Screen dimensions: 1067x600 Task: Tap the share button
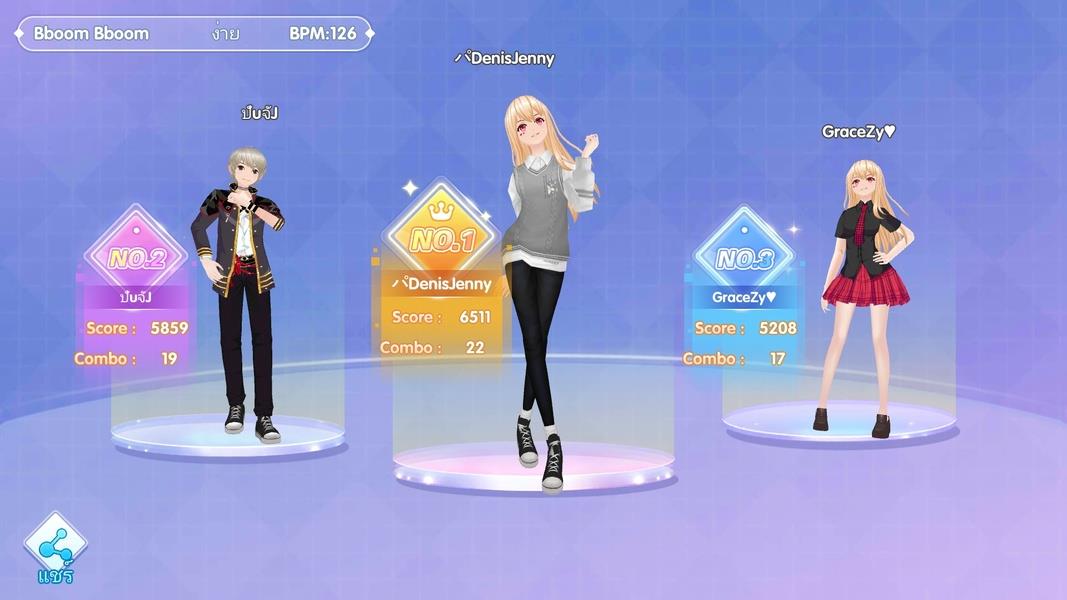pyautogui.click(x=55, y=545)
